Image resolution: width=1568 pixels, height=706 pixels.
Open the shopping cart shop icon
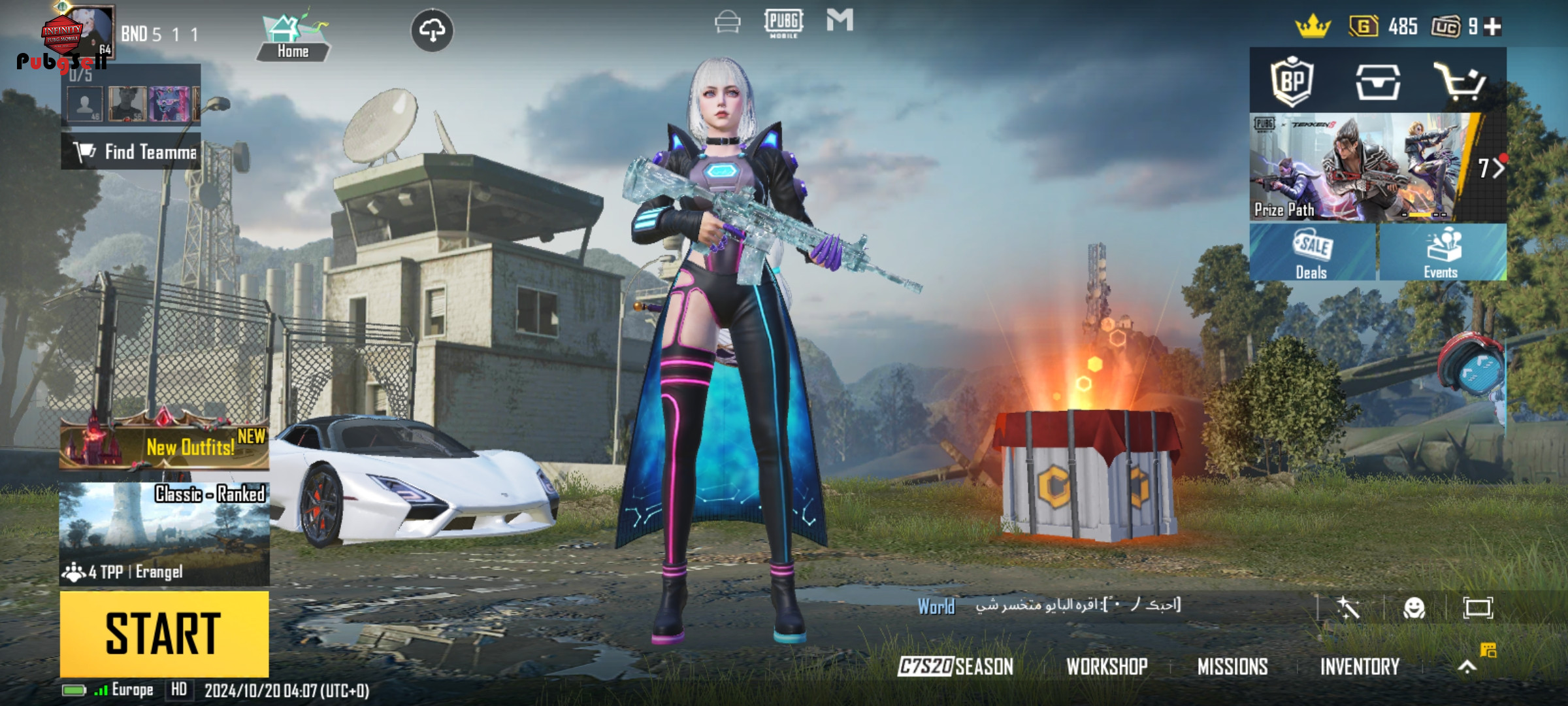click(x=1460, y=82)
